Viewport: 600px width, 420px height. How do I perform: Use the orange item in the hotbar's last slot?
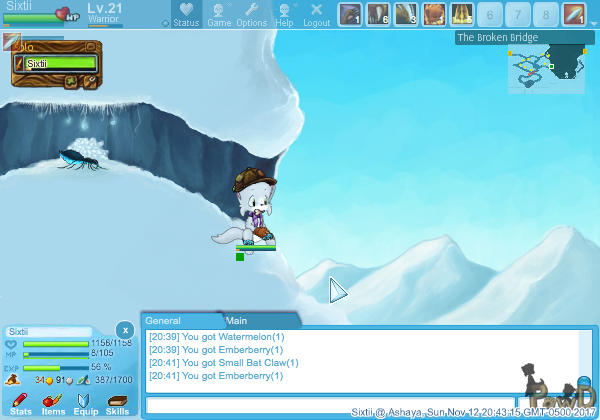pyautogui.click(x=574, y=14)
